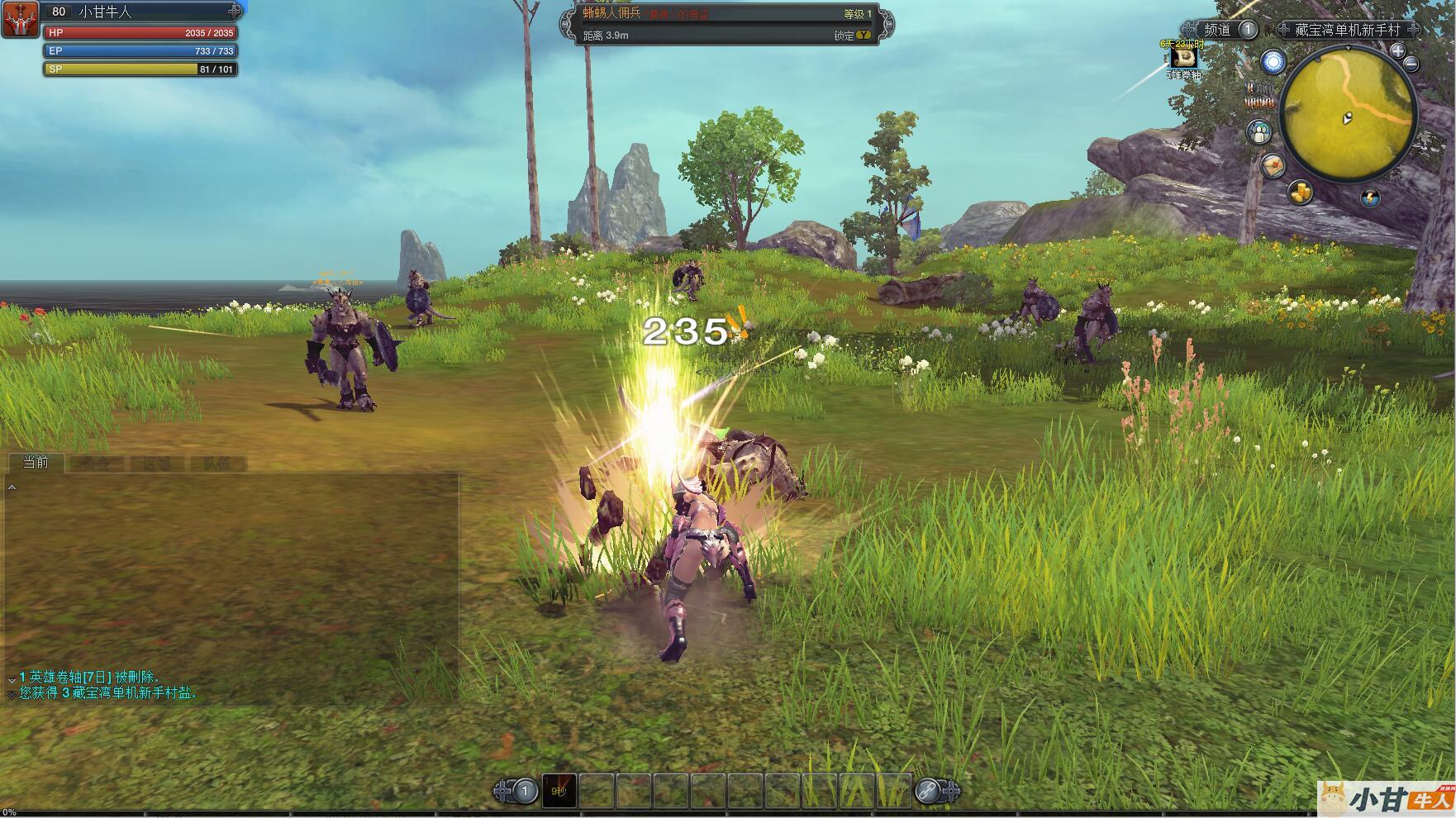Open the mail envelope icon
This screenshot has width=1456, height=818.
point(1273,166)
